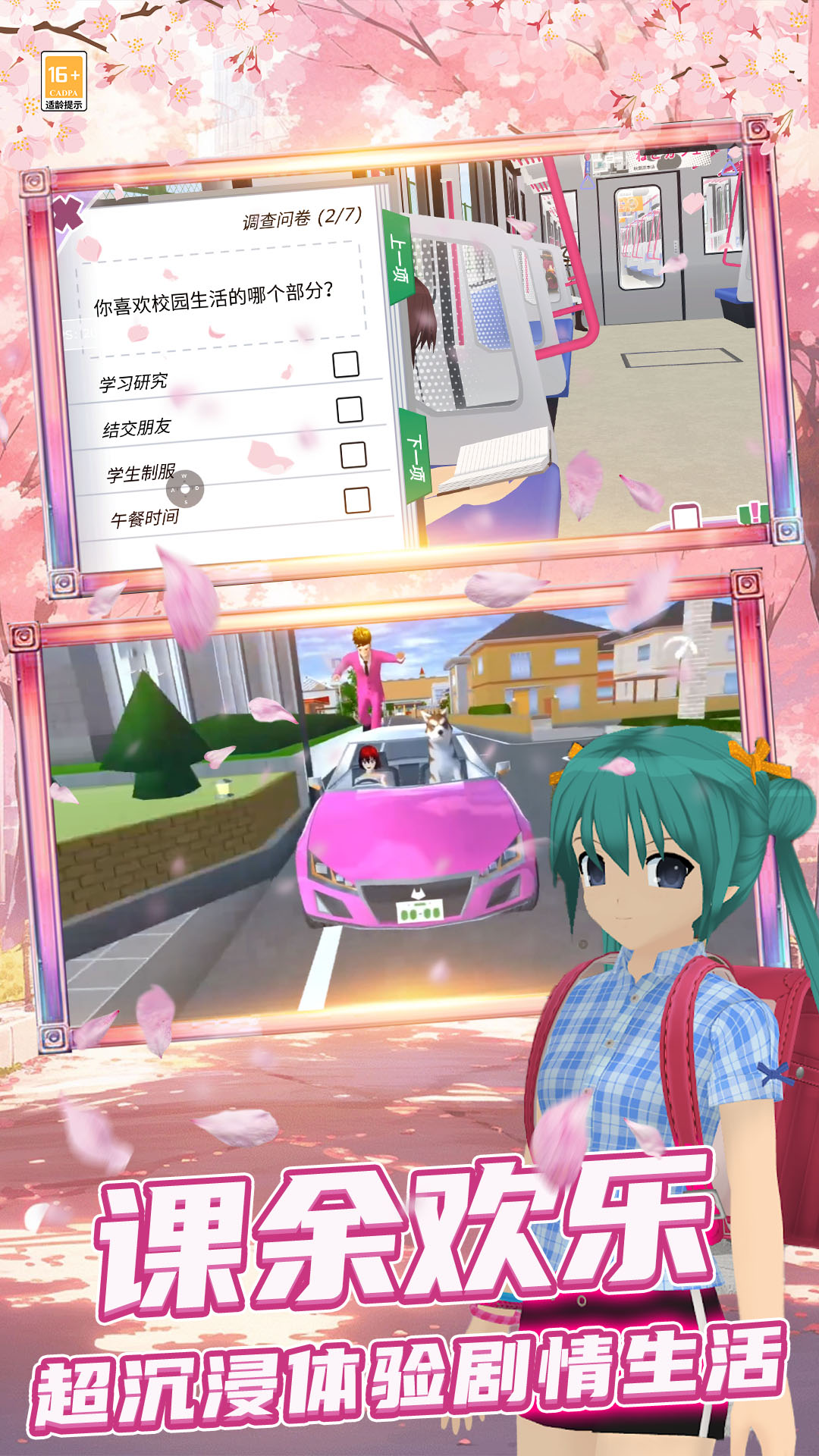
Task: Go to previous question with 上一项
Action: point(399,258)
